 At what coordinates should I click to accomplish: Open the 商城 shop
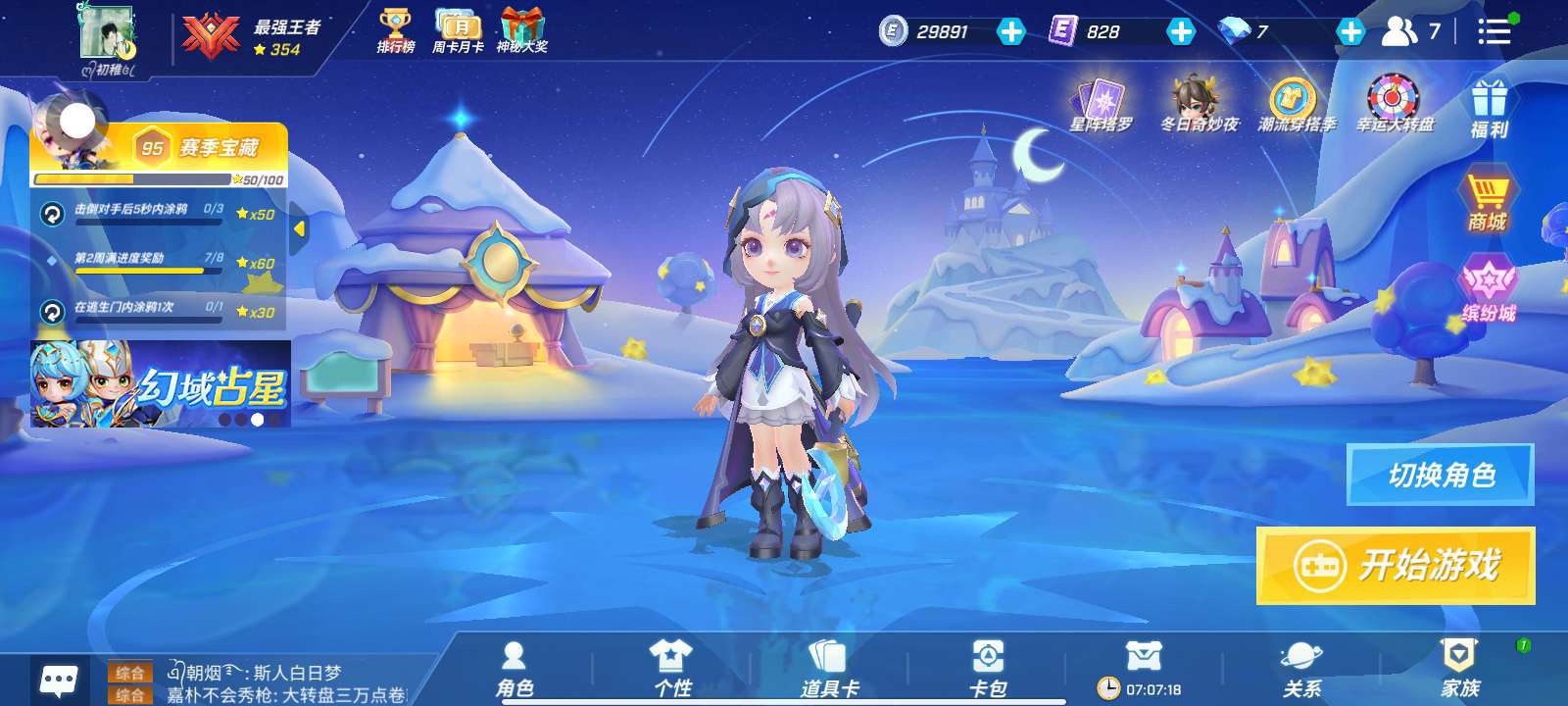tap(1487, 200)
